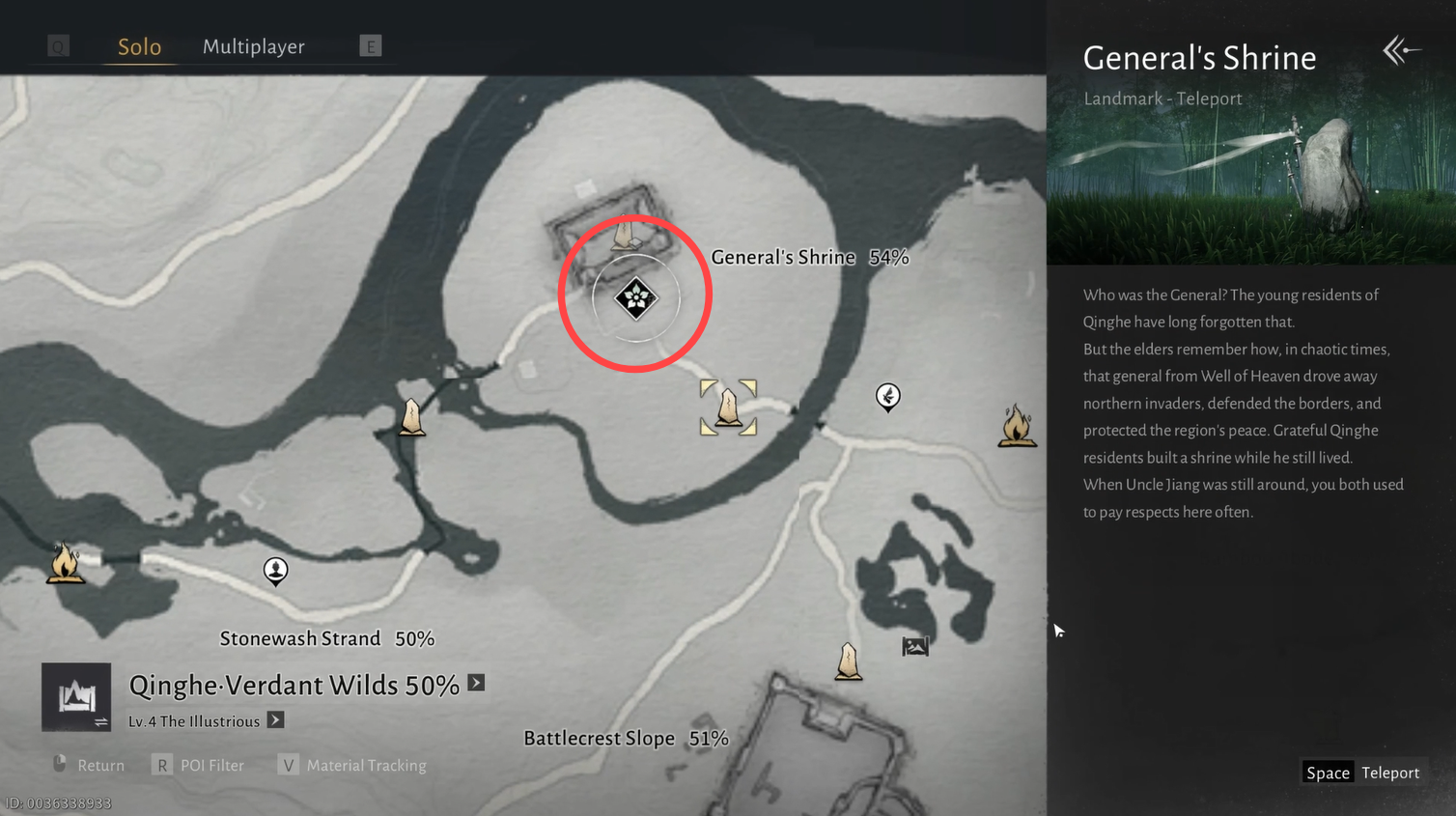Return from the map screen

(89, 765)
